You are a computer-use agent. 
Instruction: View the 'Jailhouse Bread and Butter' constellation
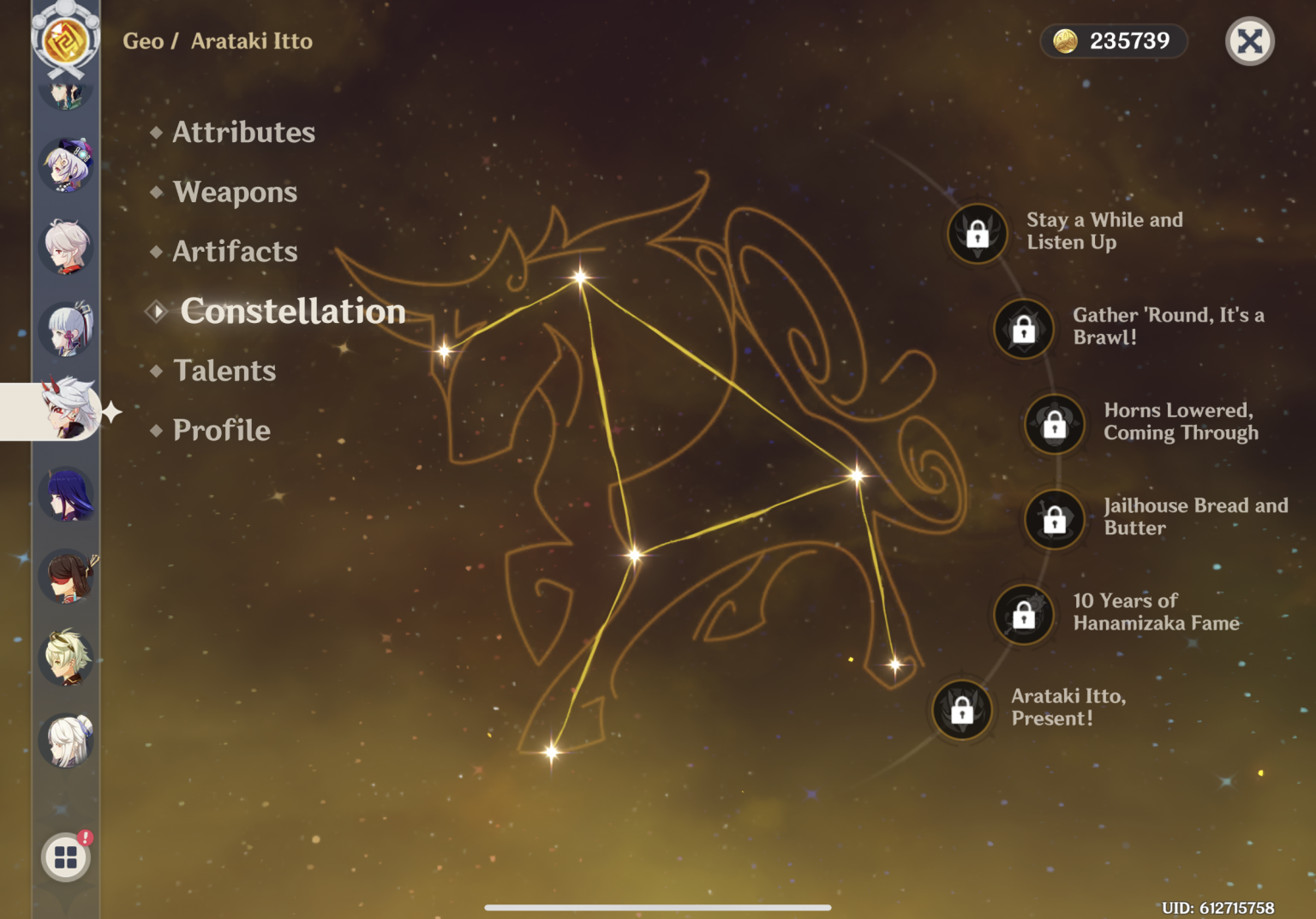[1053, 519]
